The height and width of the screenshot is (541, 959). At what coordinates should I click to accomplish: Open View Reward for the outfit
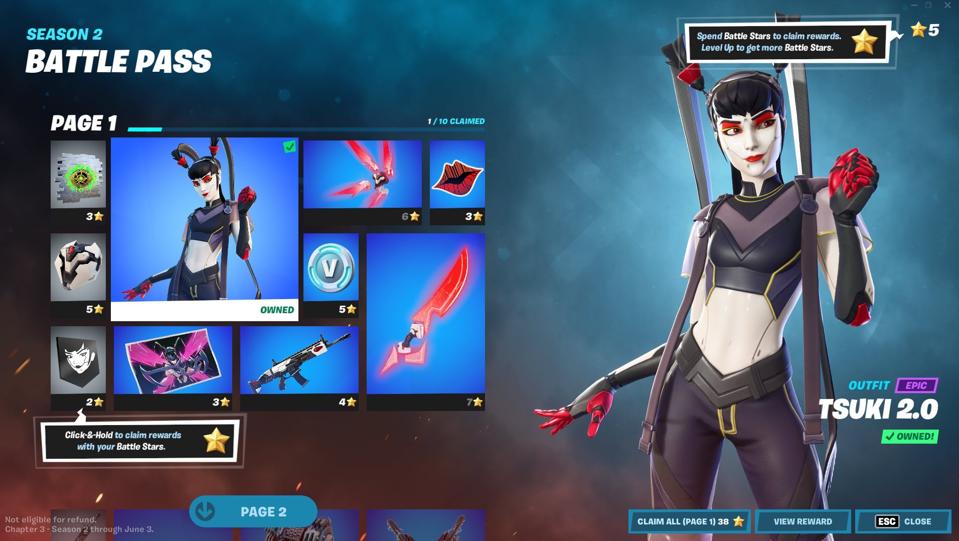(x=802, y=521)
